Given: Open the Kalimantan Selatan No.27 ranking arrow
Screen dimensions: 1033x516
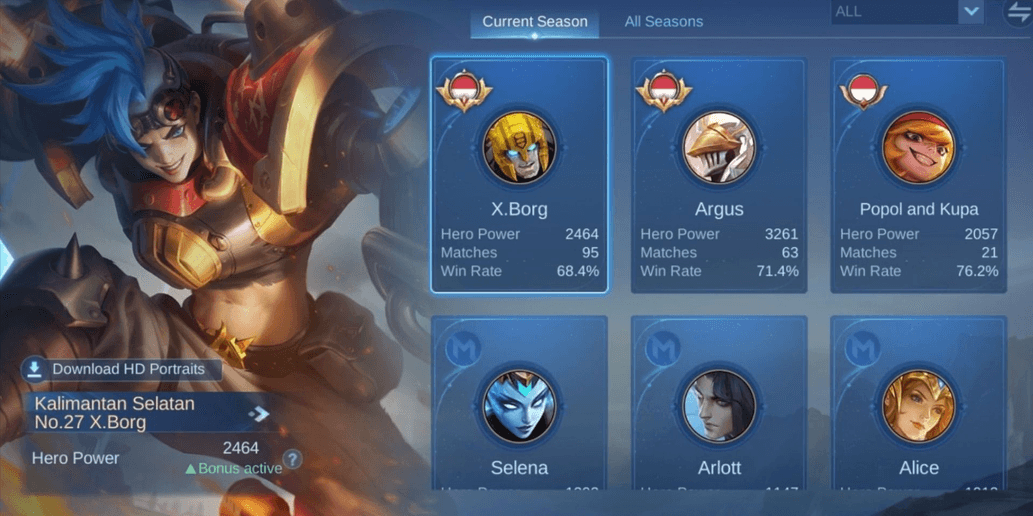Looking at the screenshot, I should click(x=258, y=413).
